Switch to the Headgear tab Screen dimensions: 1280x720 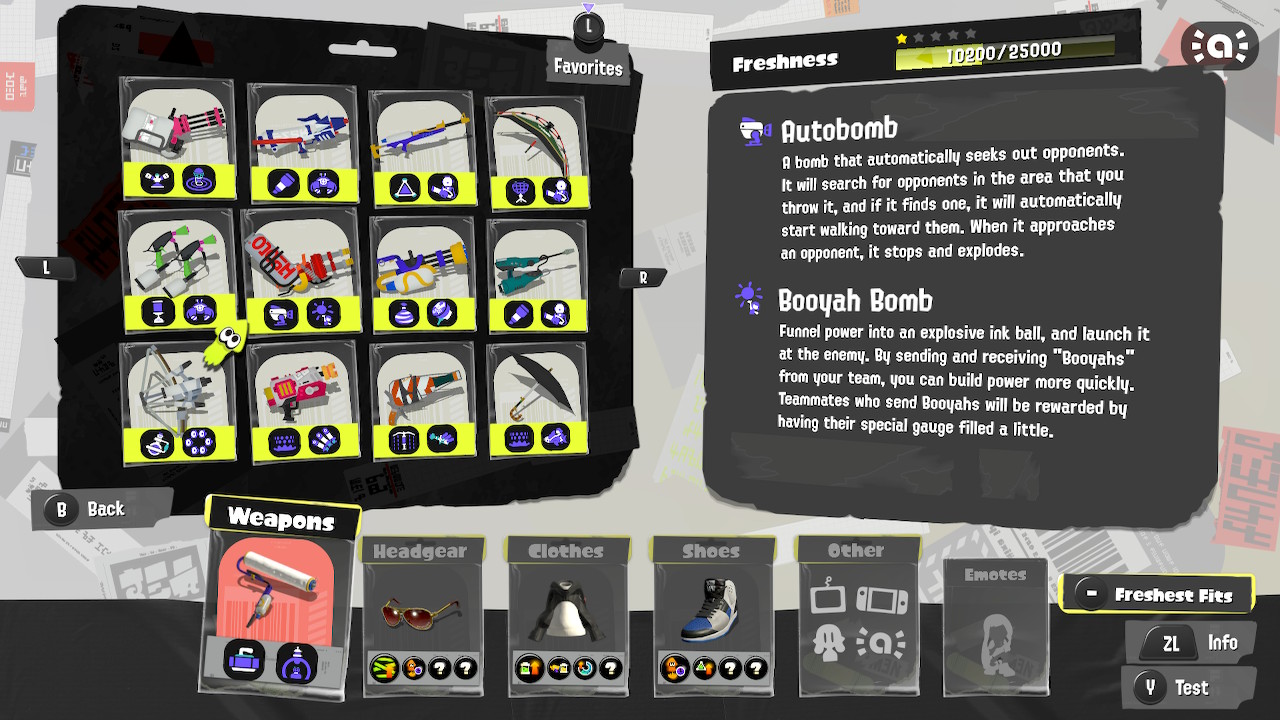421,550
